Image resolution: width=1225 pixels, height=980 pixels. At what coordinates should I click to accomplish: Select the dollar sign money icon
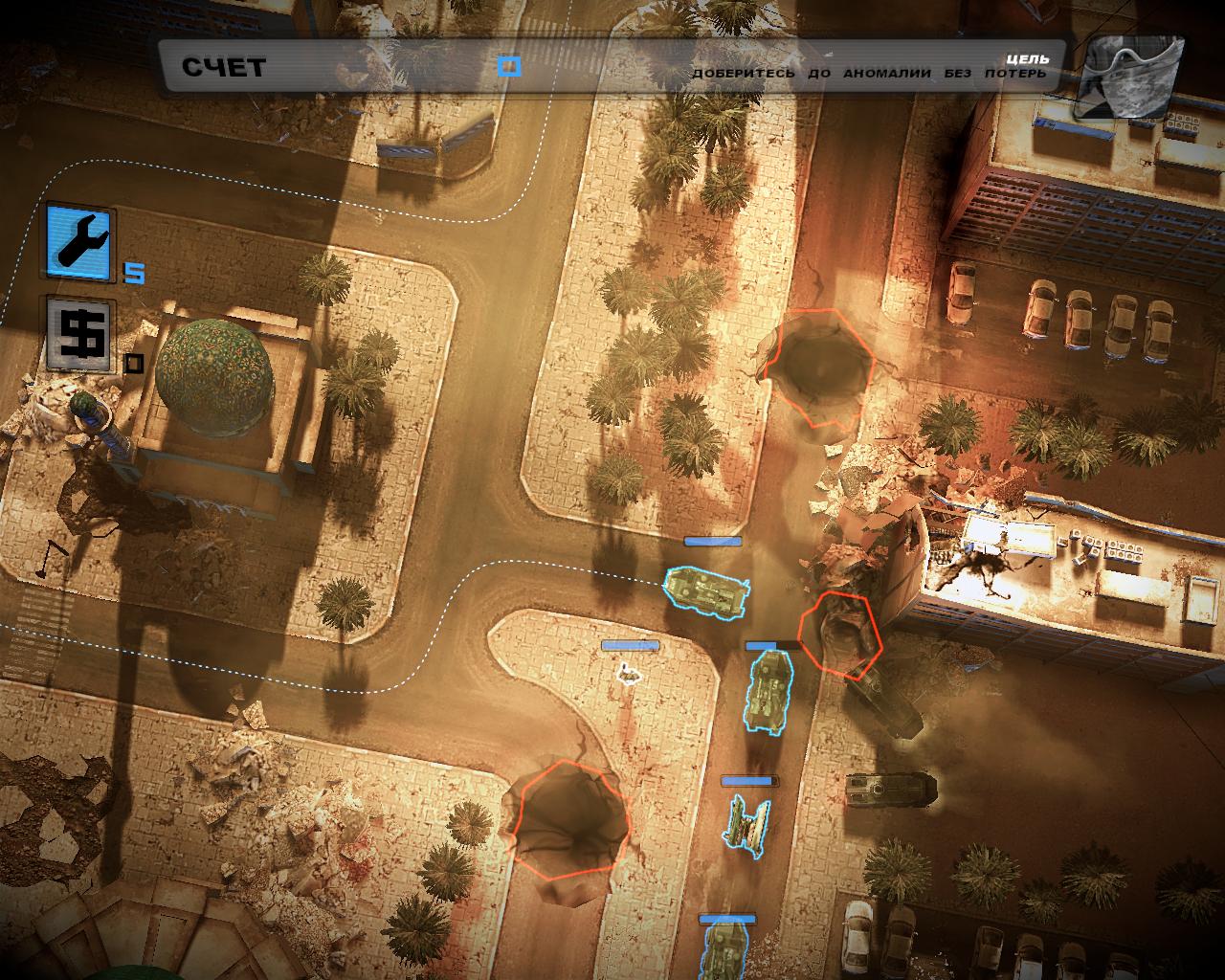click(78, 334)
